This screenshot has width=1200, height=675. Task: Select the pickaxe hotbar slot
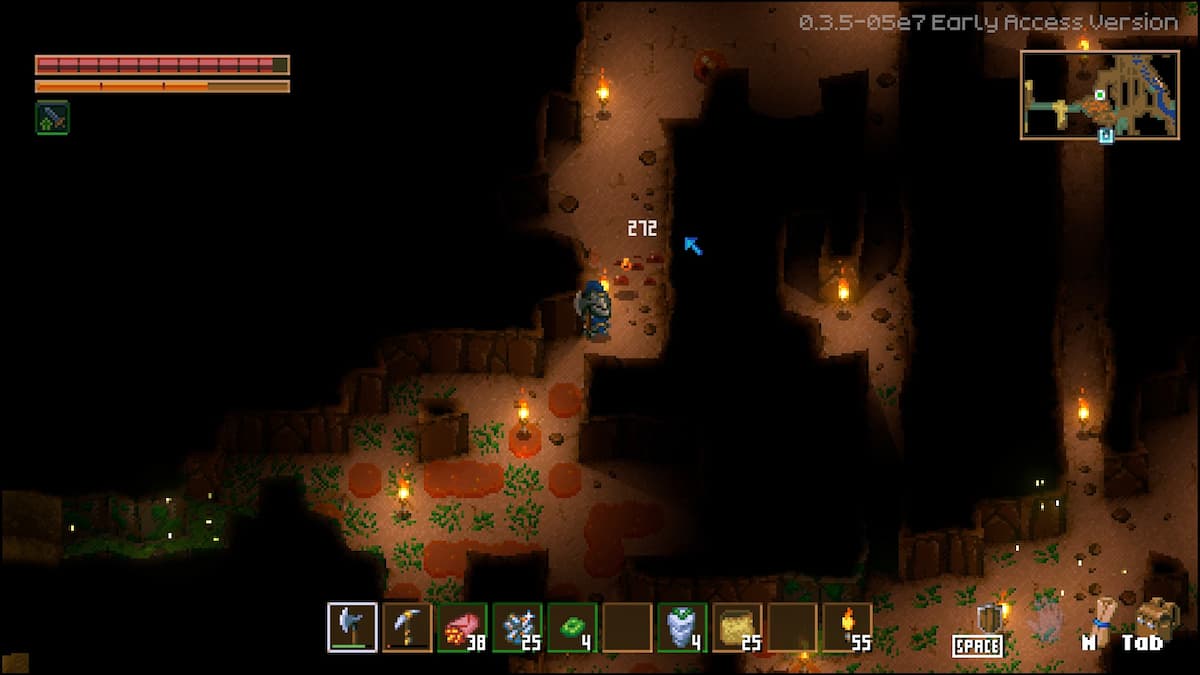point(407,627)
